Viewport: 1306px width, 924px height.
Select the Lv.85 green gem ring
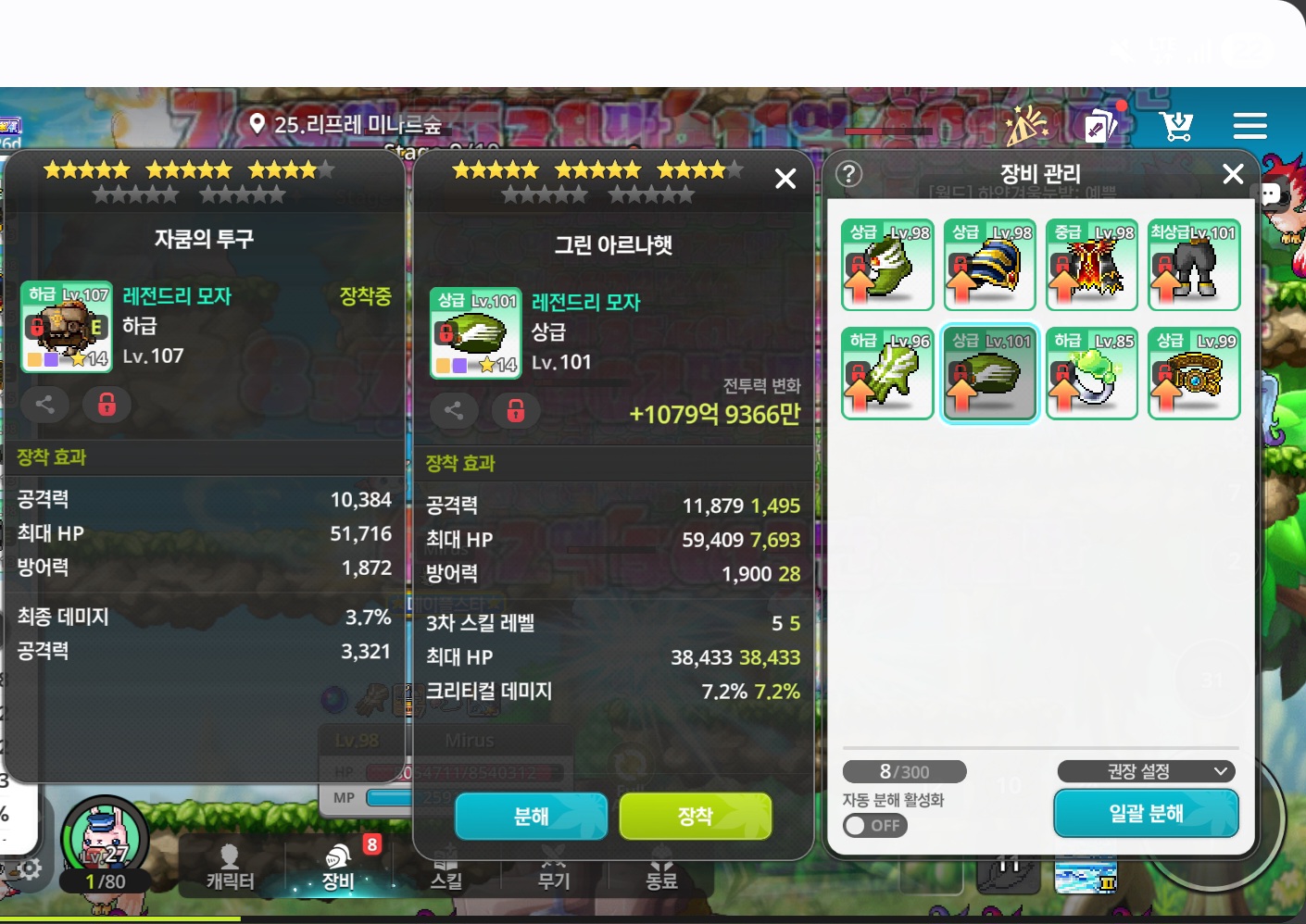pyautogui.click(x=1091, y=373)
